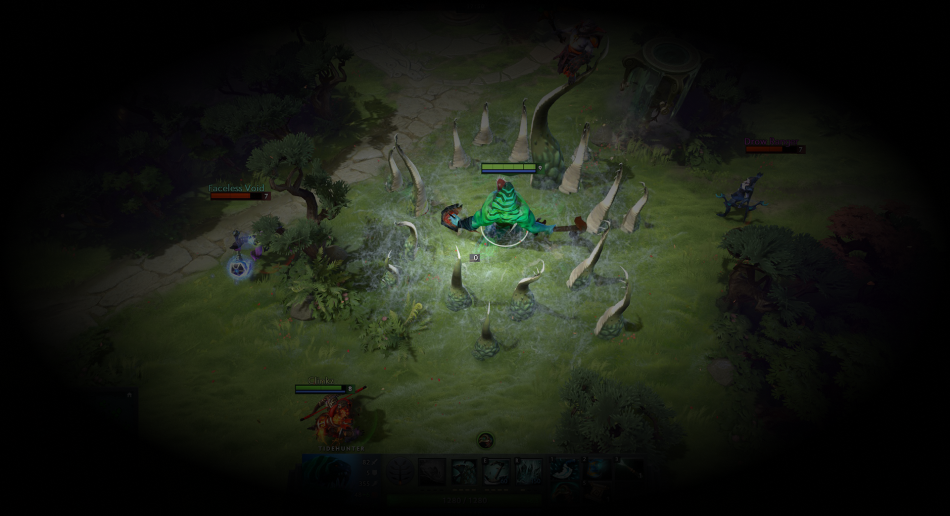This screenshot has height=516, width=950.
Task: Select the Tidehunter hero portrait
Action: [327, 472]
